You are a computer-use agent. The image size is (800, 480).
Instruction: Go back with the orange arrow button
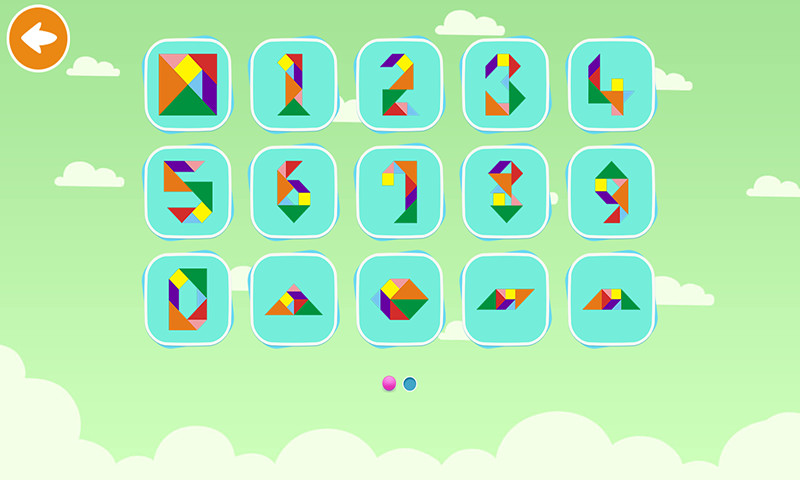[38, 39]
